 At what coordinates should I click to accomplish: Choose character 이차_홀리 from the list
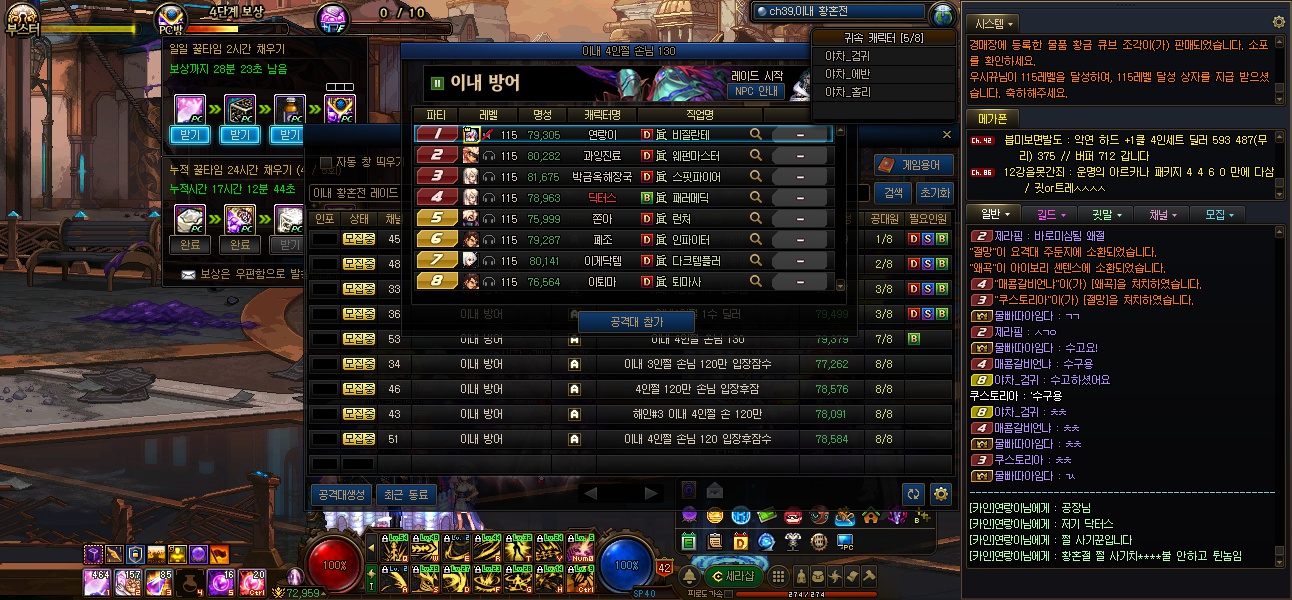tap(847, 91)
